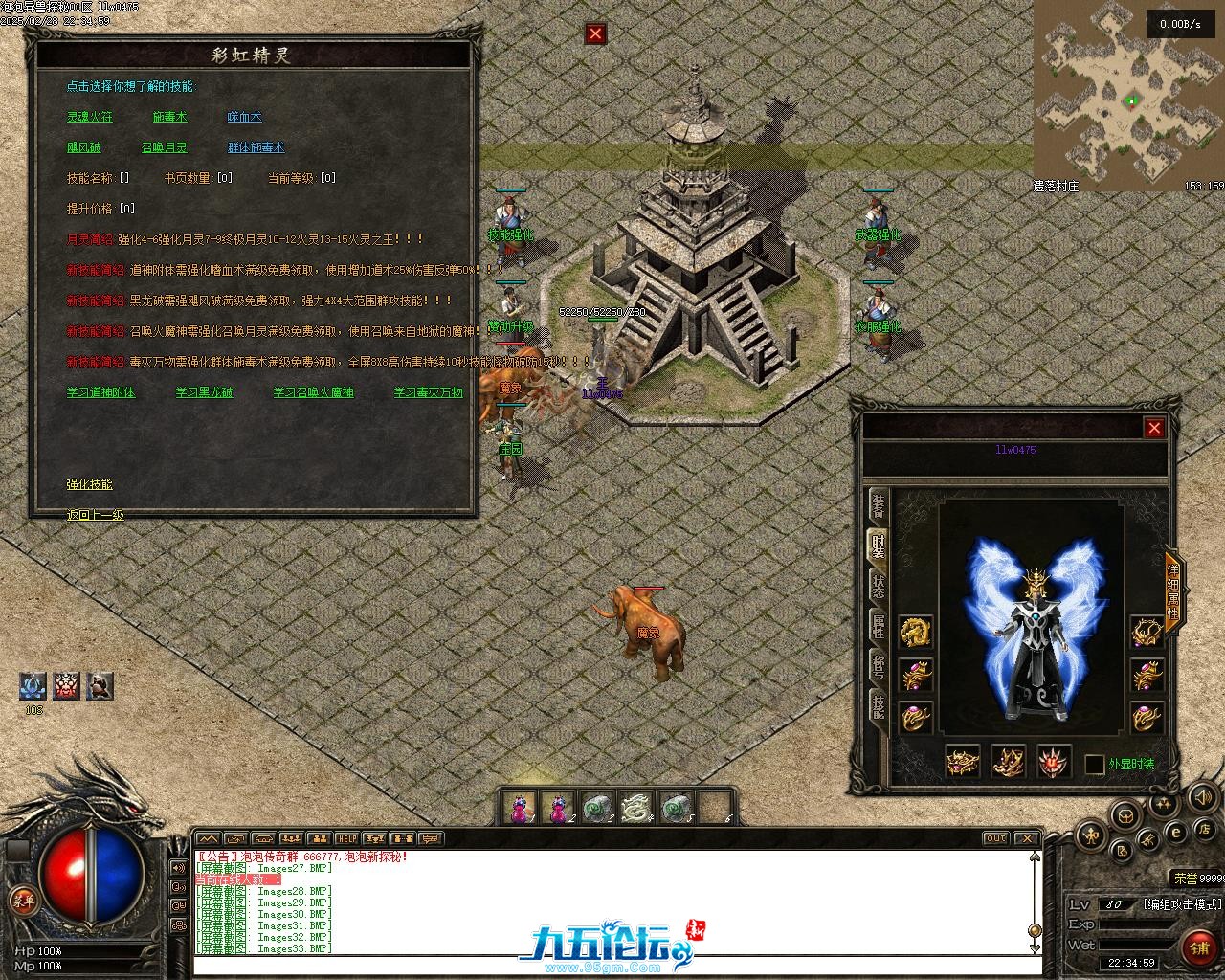1225x980 pixels.
Task: Learn the 学习召唤火魔神 skill
Action: pos(313,392)
